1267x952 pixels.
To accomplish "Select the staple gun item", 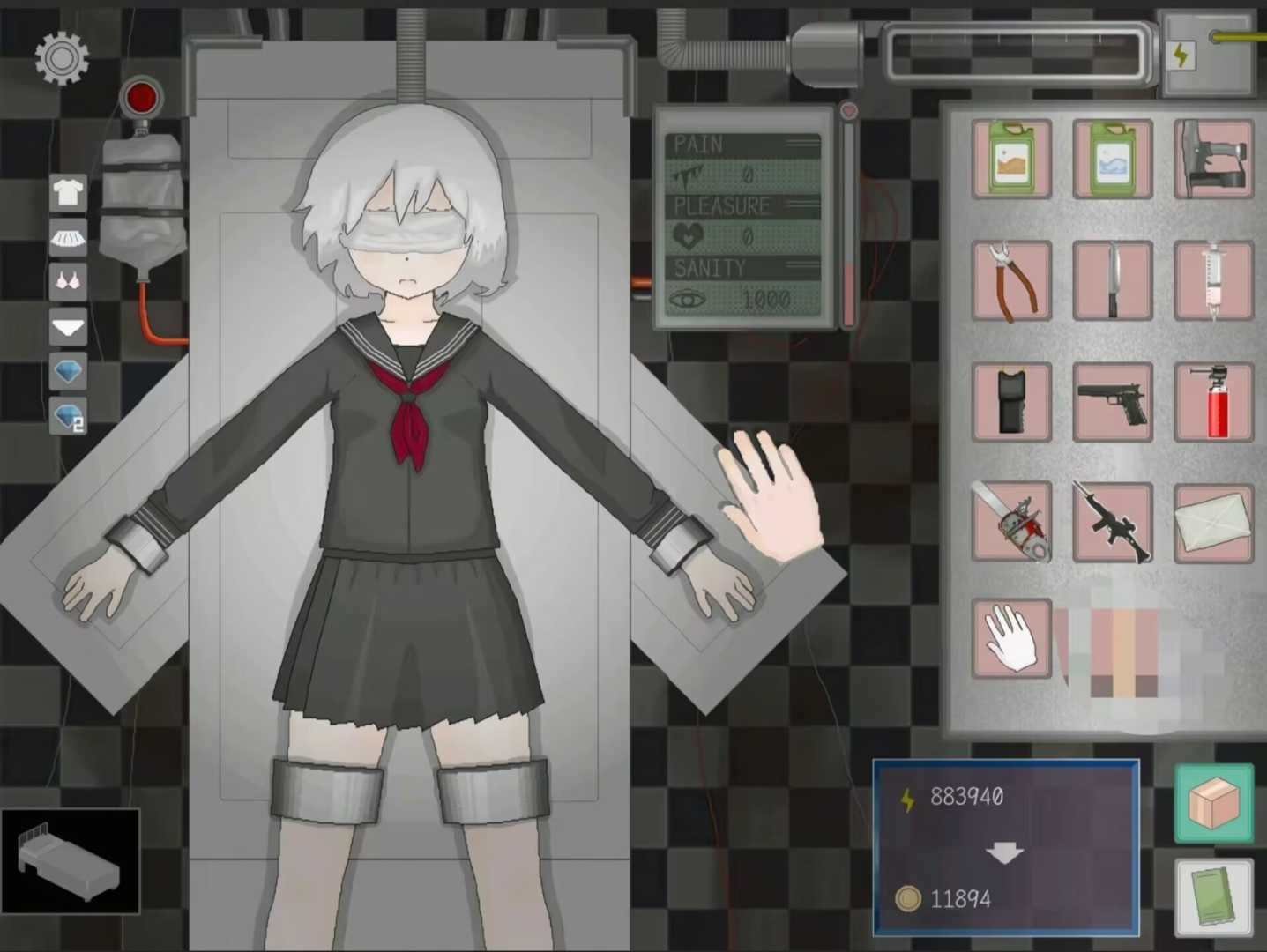I will tap(1212, 160).
